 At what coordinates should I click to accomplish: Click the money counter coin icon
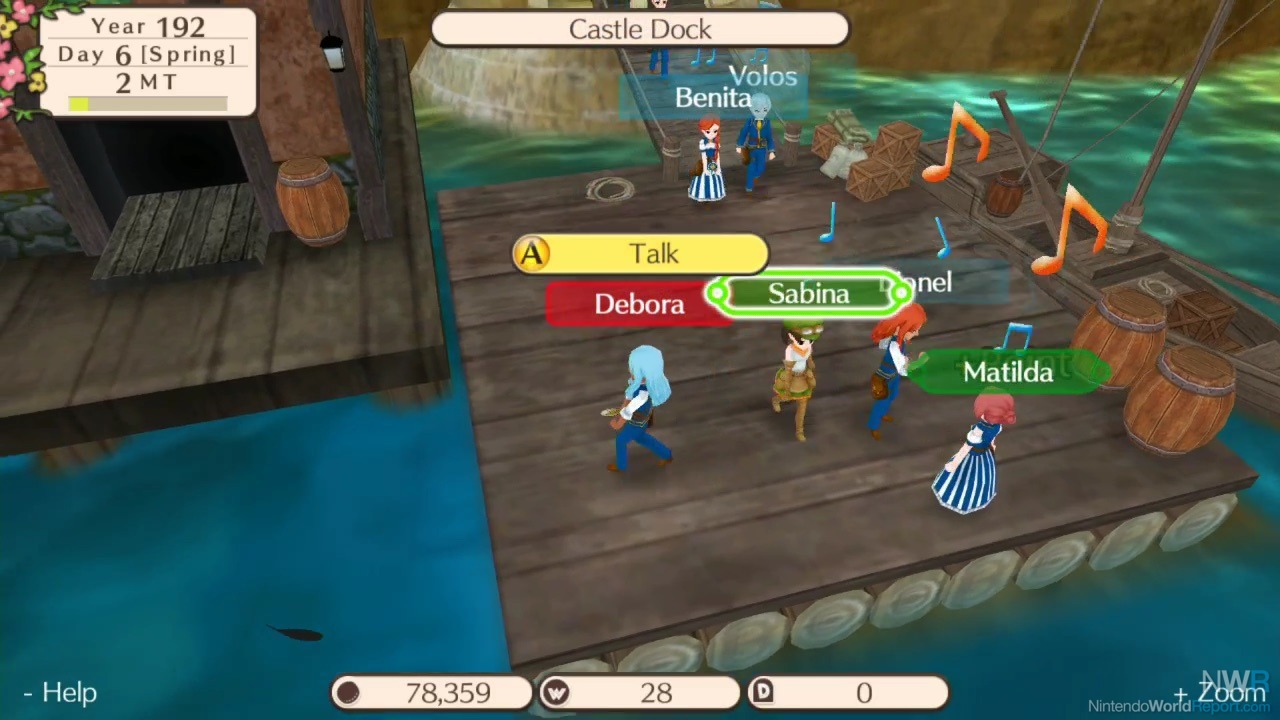click(347, 692)
